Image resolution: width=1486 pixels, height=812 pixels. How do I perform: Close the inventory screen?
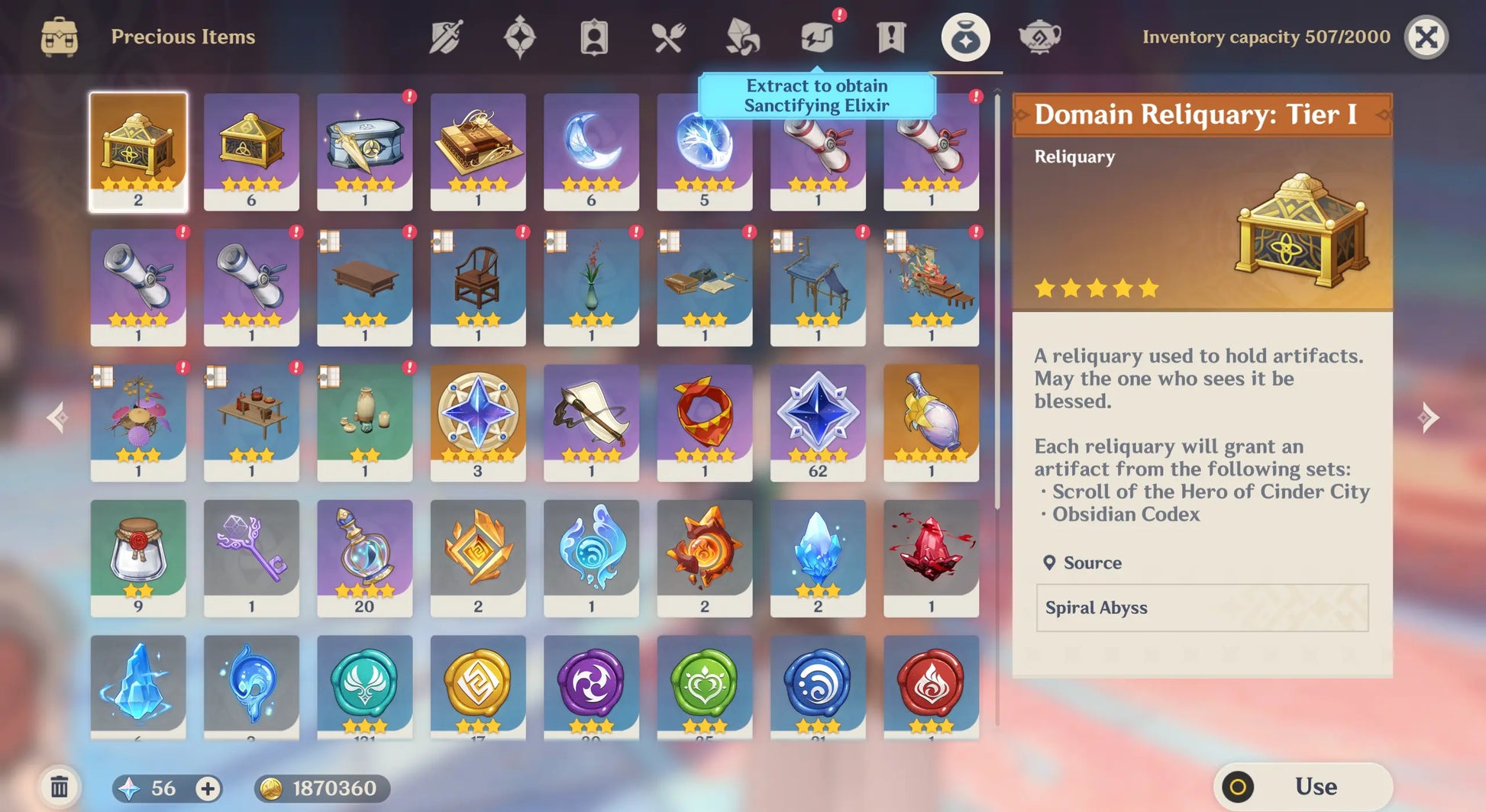pyautogui.click(x=1426, y=37)
